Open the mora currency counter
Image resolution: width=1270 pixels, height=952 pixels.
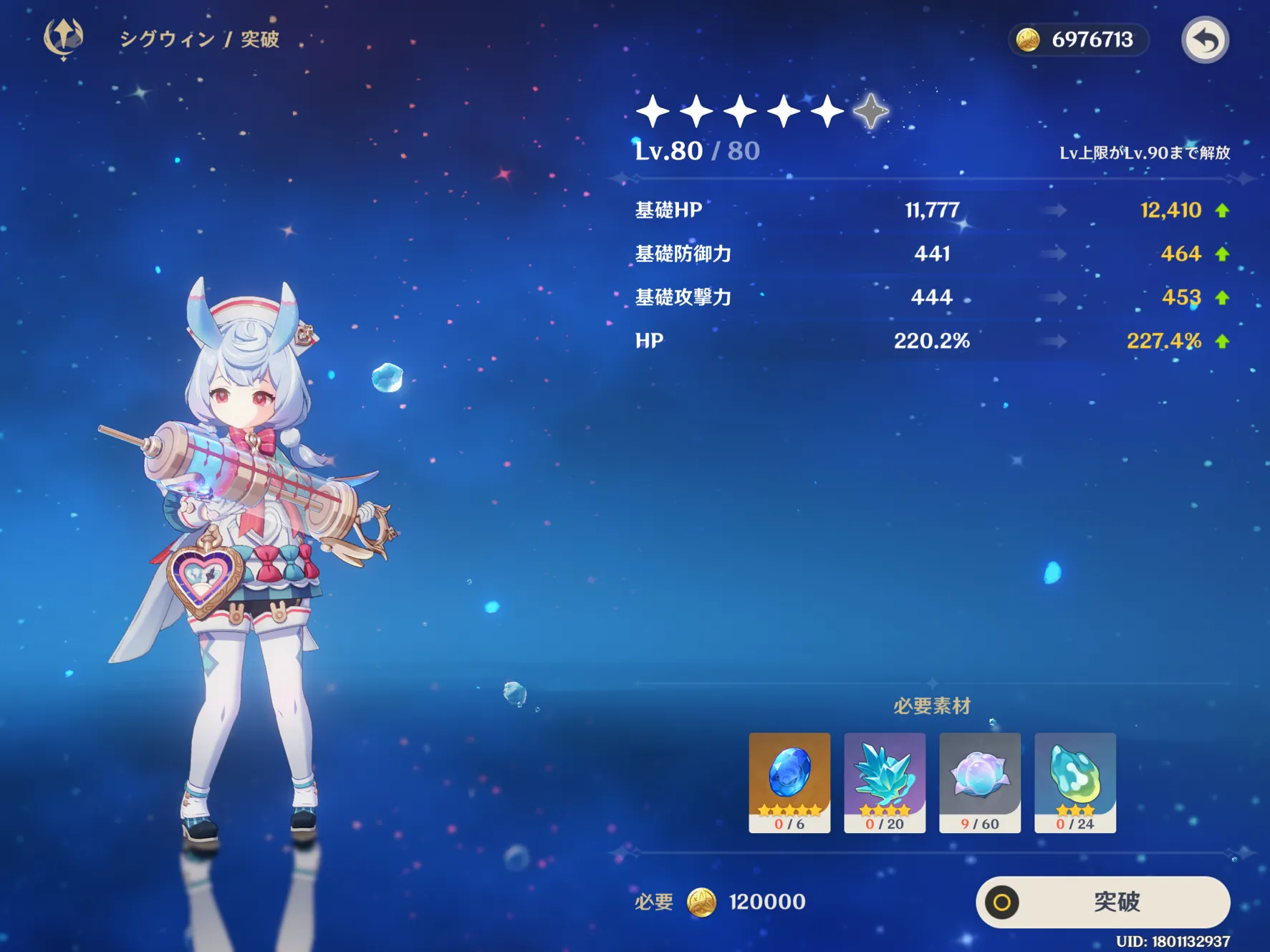1079,40
